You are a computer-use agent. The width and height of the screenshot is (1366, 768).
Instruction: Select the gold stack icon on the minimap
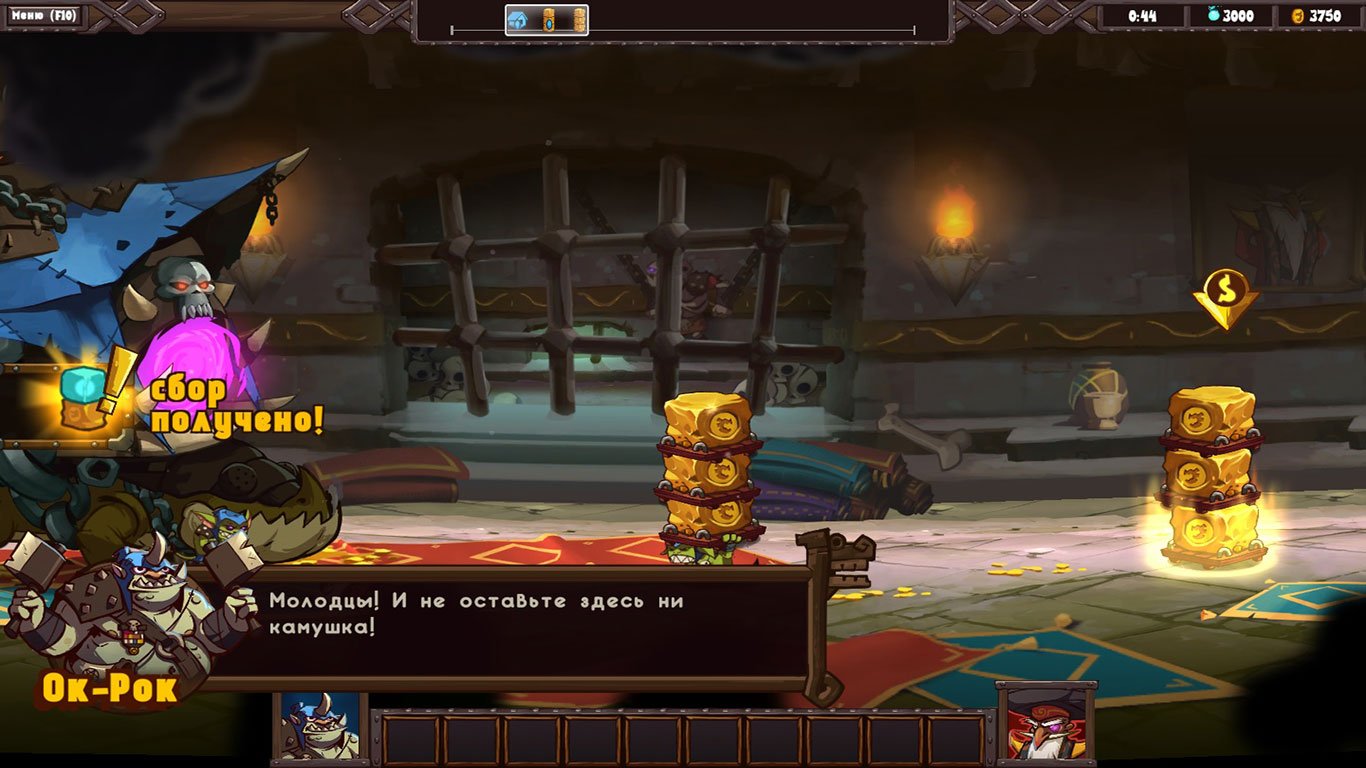(580, 20)
